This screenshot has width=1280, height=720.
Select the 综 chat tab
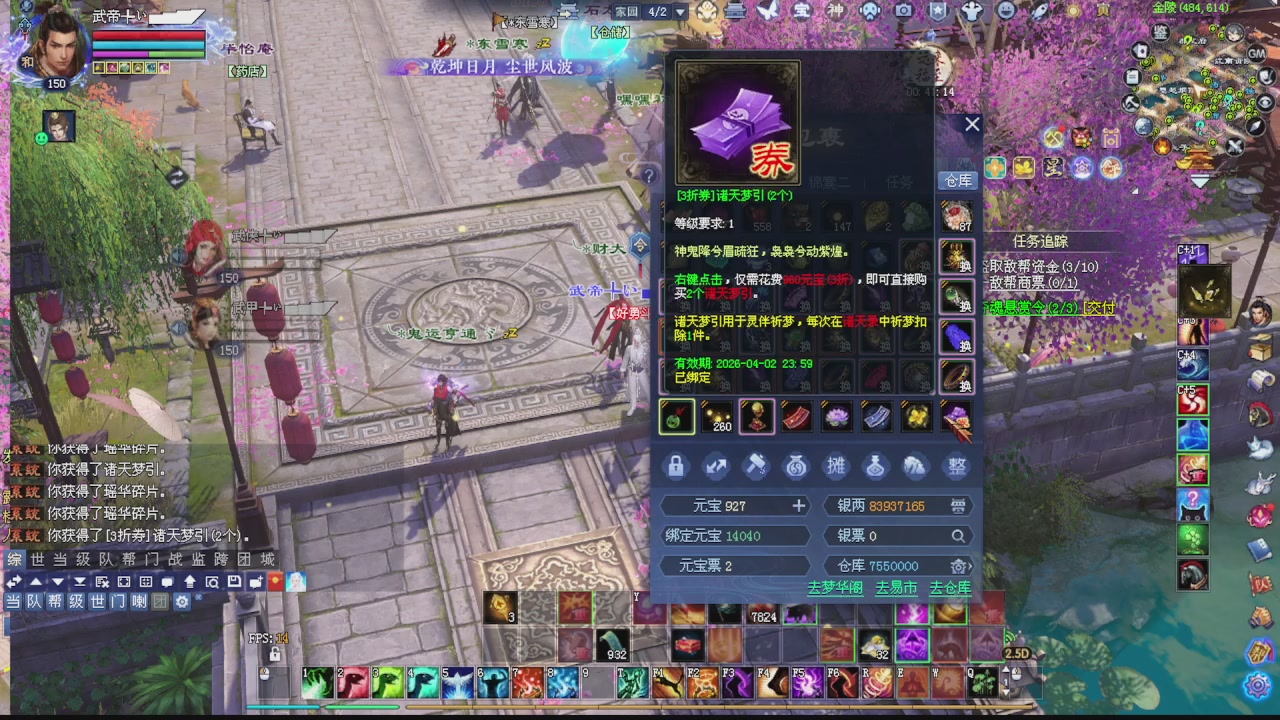13,559
